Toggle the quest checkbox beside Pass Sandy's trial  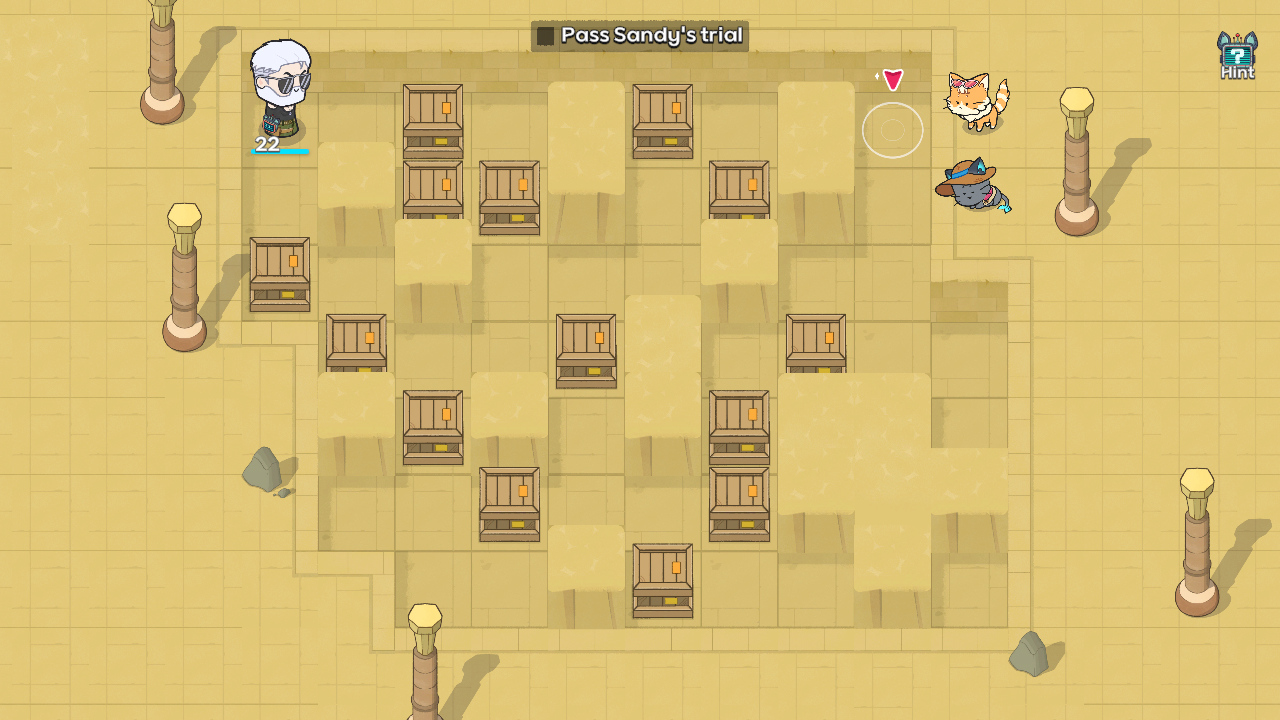coord(545,34)
